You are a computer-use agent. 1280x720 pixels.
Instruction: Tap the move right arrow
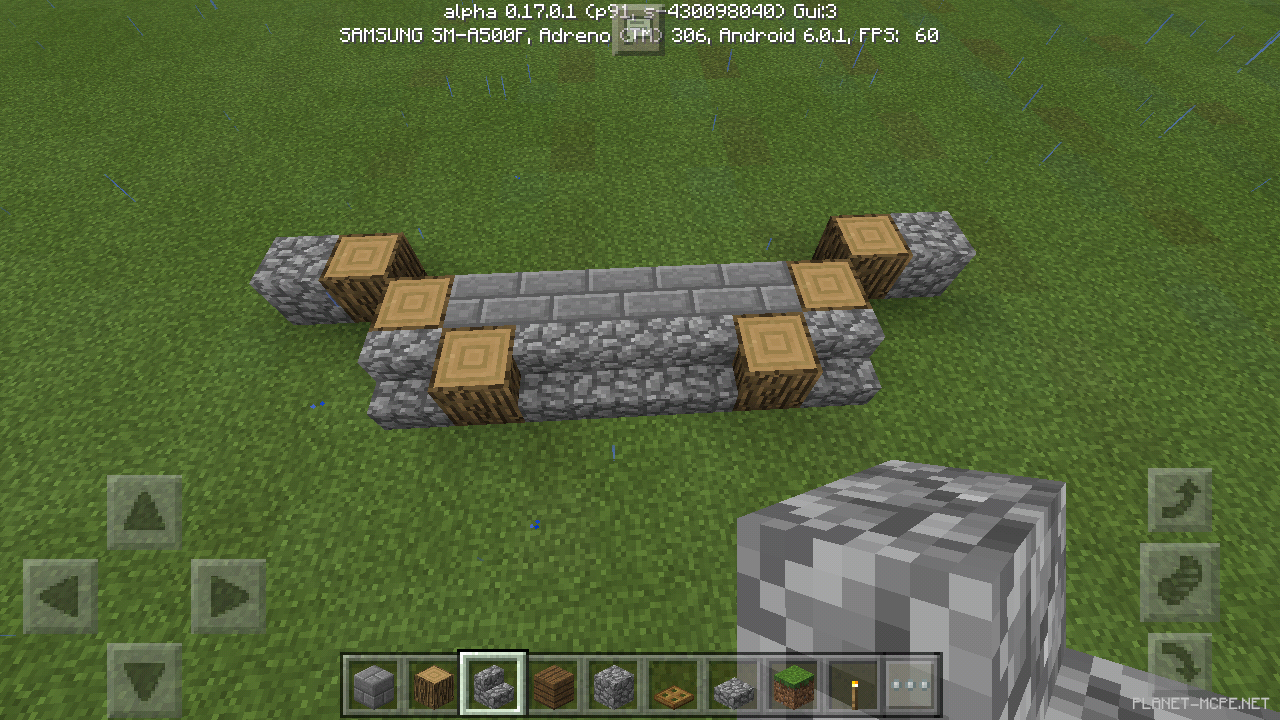tap(230, 596)
